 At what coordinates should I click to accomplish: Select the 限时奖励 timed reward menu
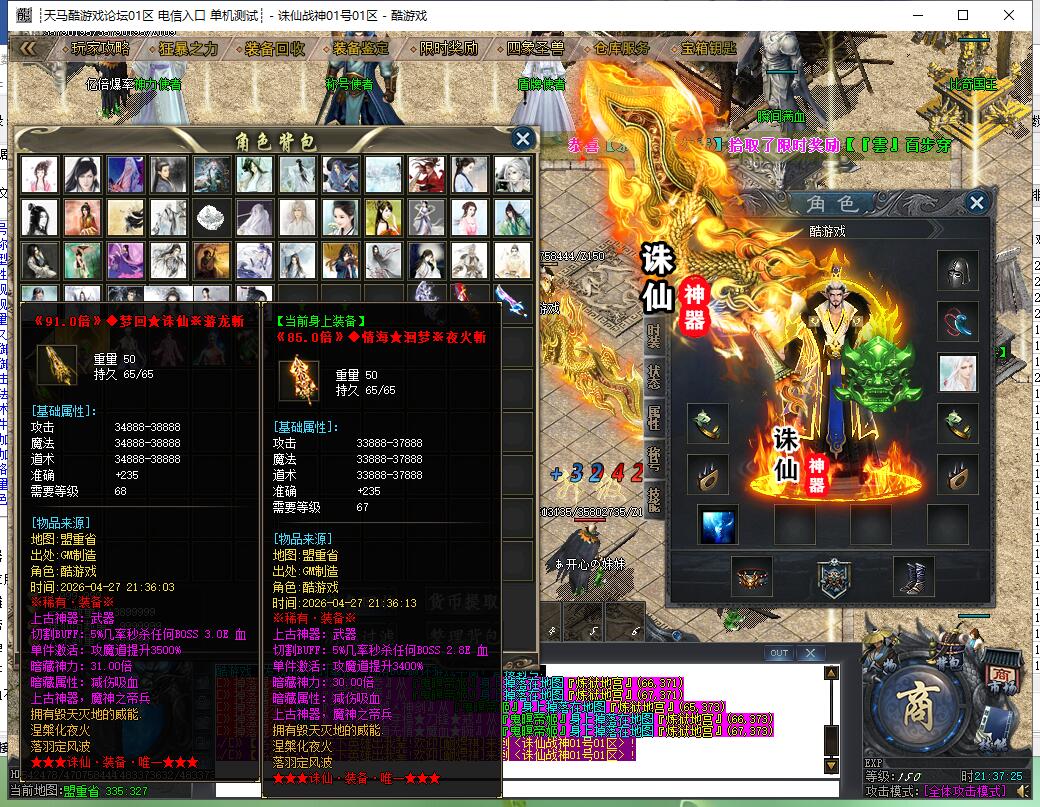point(449,48)
